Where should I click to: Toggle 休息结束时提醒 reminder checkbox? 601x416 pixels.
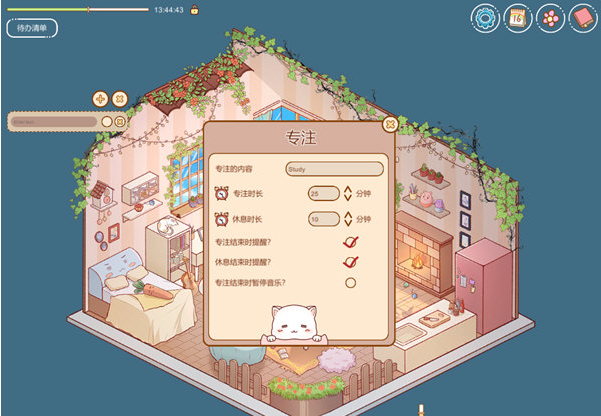pyautogui.click(x=350, y=262)
